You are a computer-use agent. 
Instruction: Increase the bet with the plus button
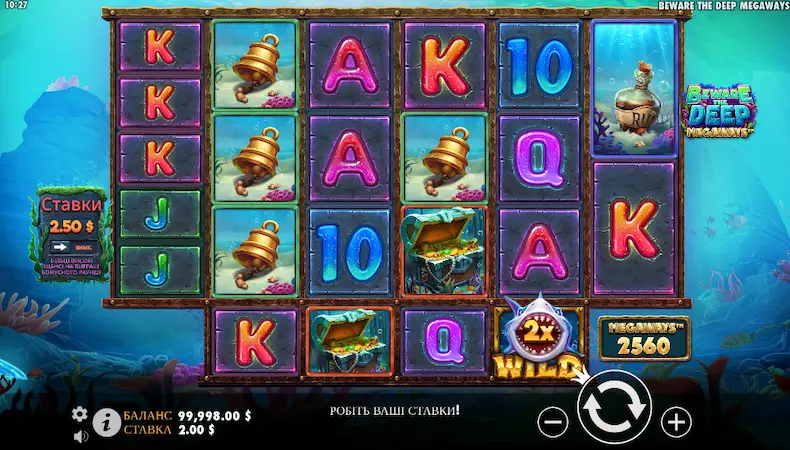click(x=677, y=420)
